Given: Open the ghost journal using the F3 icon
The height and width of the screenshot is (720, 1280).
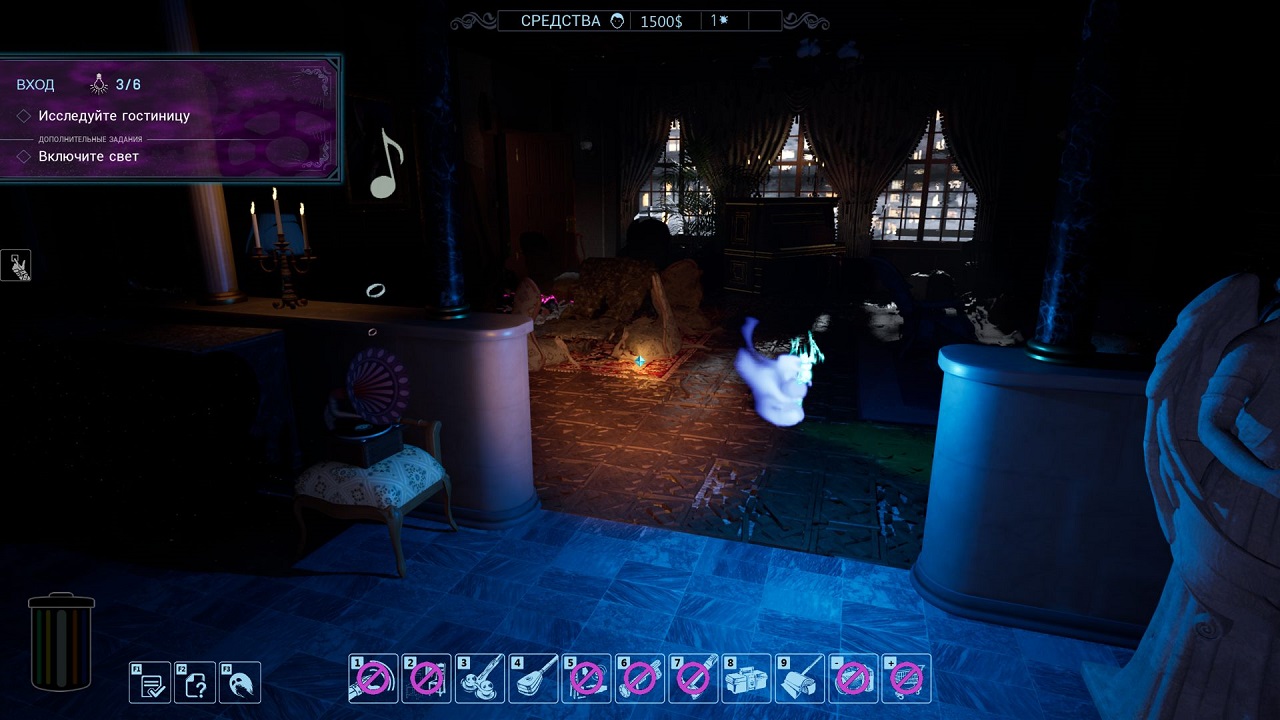Looking at the screenshot, I should (x=240, y=683).
